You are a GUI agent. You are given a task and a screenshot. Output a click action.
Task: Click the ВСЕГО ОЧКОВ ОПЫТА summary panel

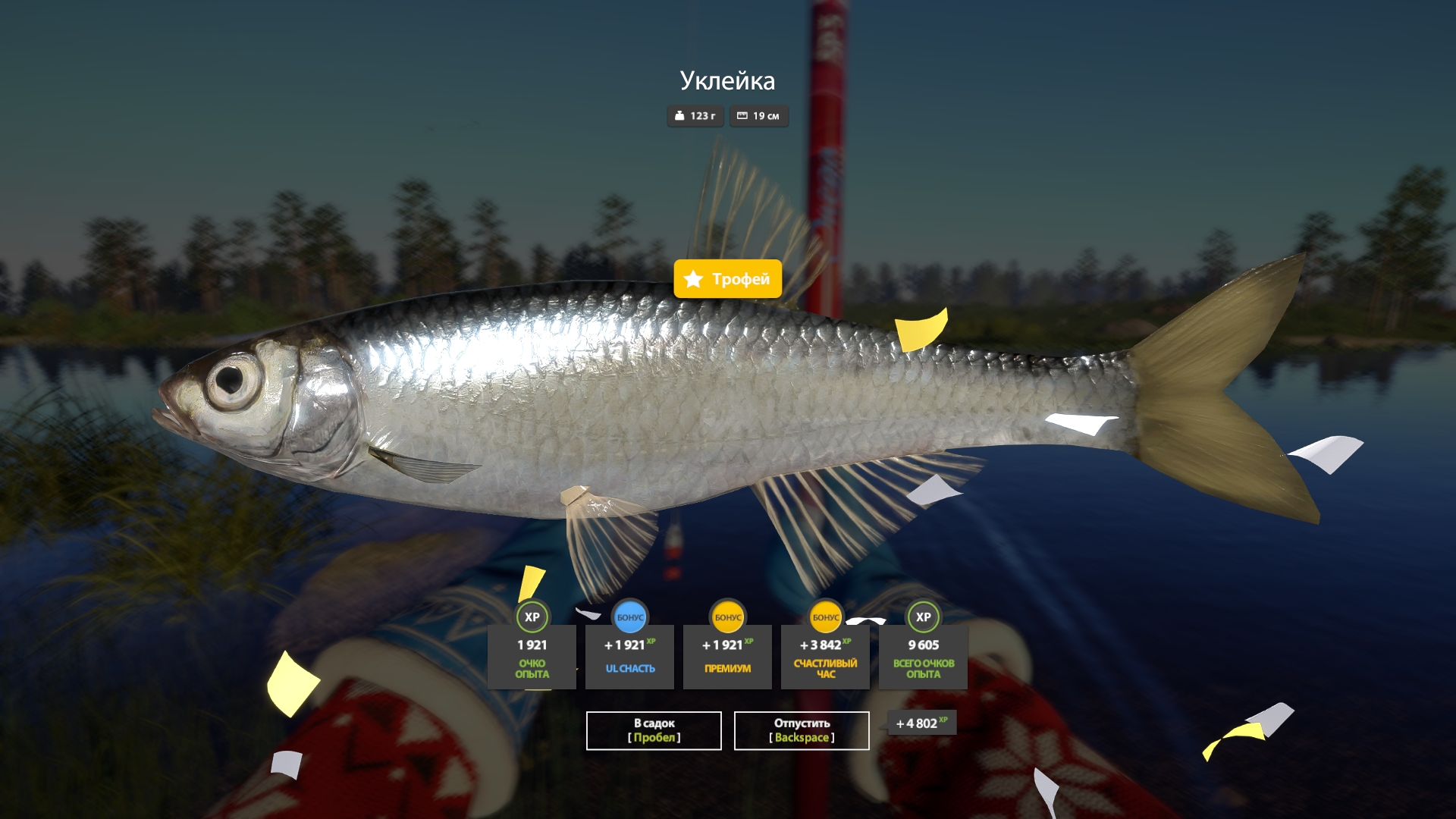[922, 657]
